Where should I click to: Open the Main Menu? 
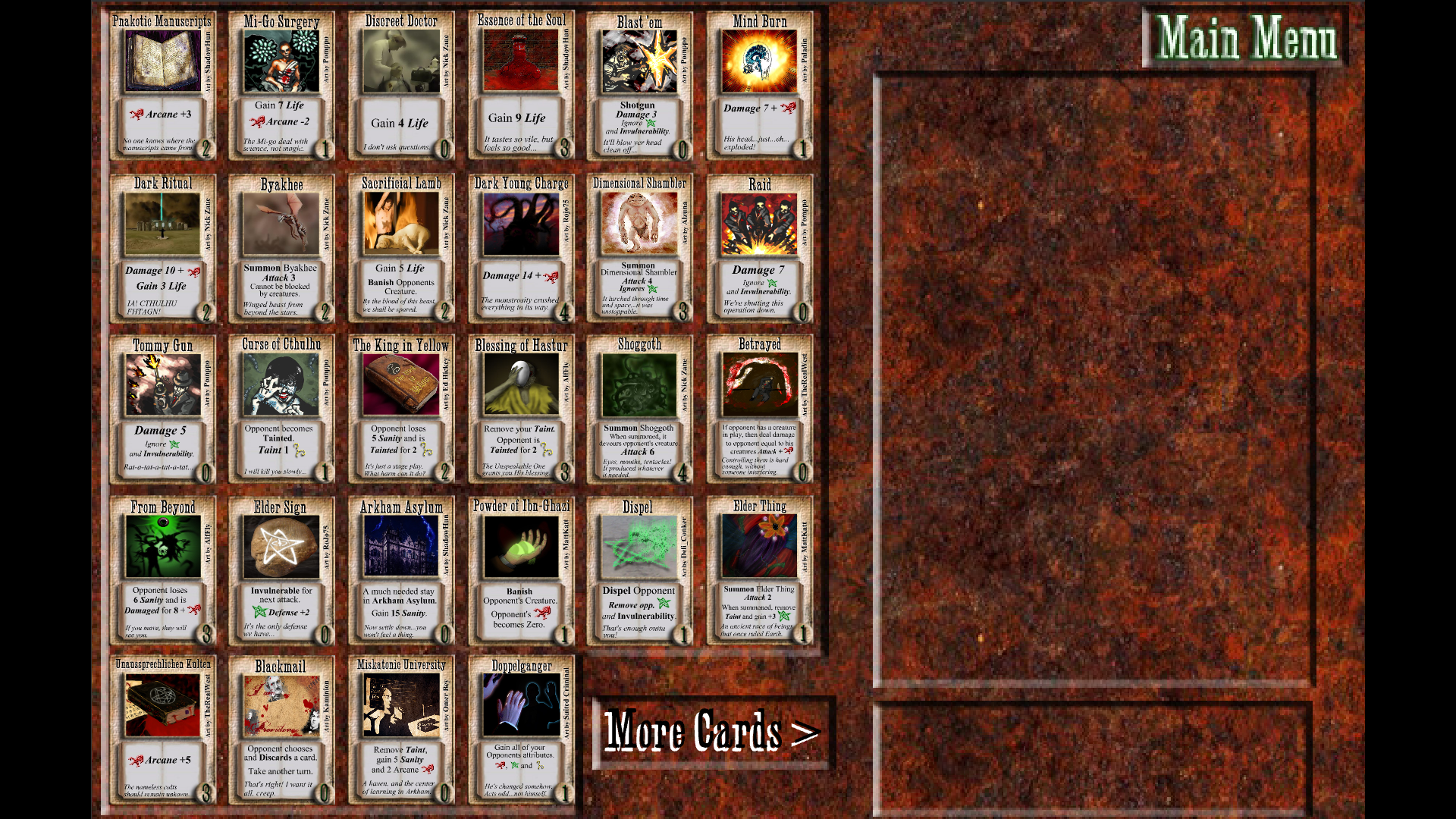(1246, 38)
